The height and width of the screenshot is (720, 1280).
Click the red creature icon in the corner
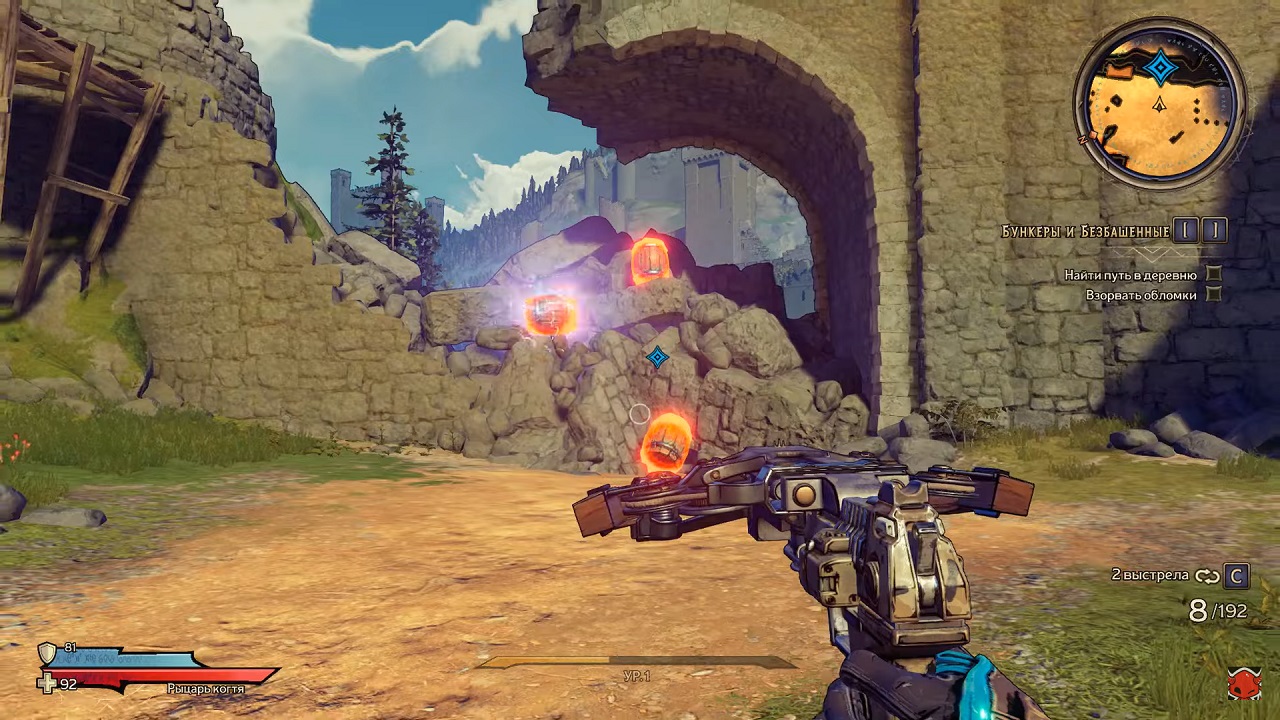coord(1246,685)
